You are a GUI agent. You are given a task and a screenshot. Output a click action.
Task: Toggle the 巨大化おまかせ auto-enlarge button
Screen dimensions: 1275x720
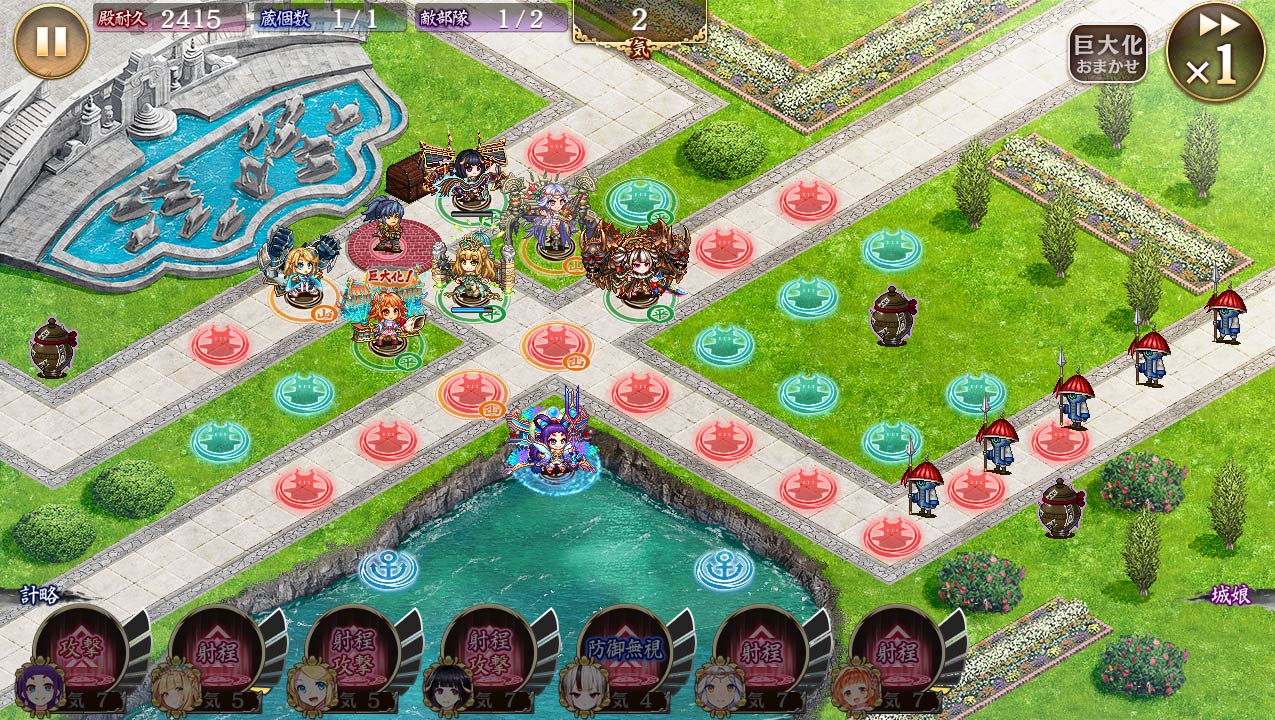click(1107, 55)
